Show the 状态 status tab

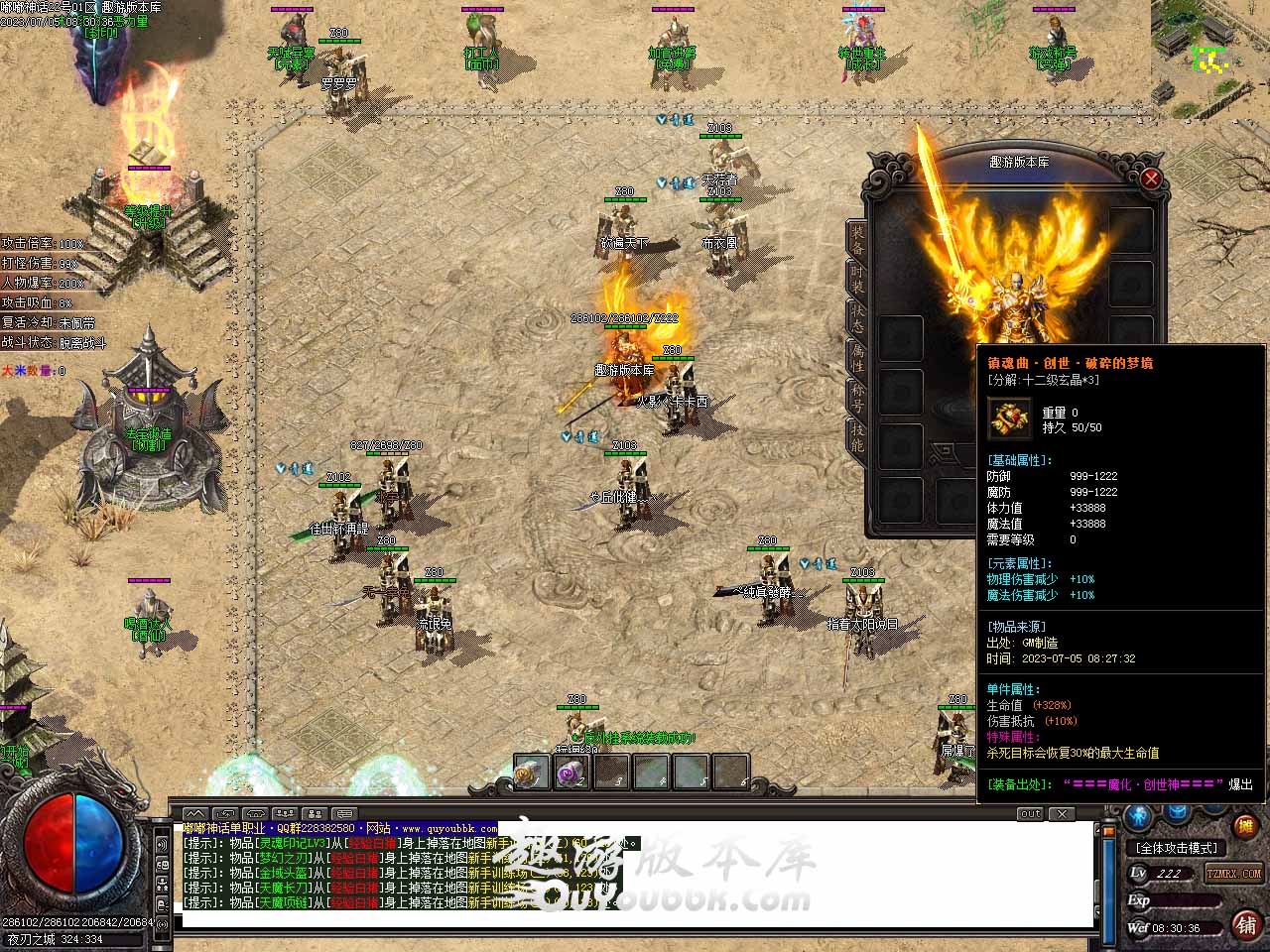point(857,317)
